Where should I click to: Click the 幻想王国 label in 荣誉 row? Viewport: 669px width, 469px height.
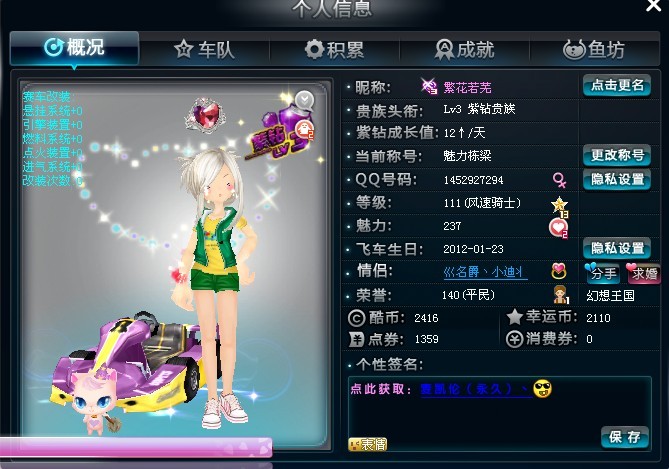(613, 296)
